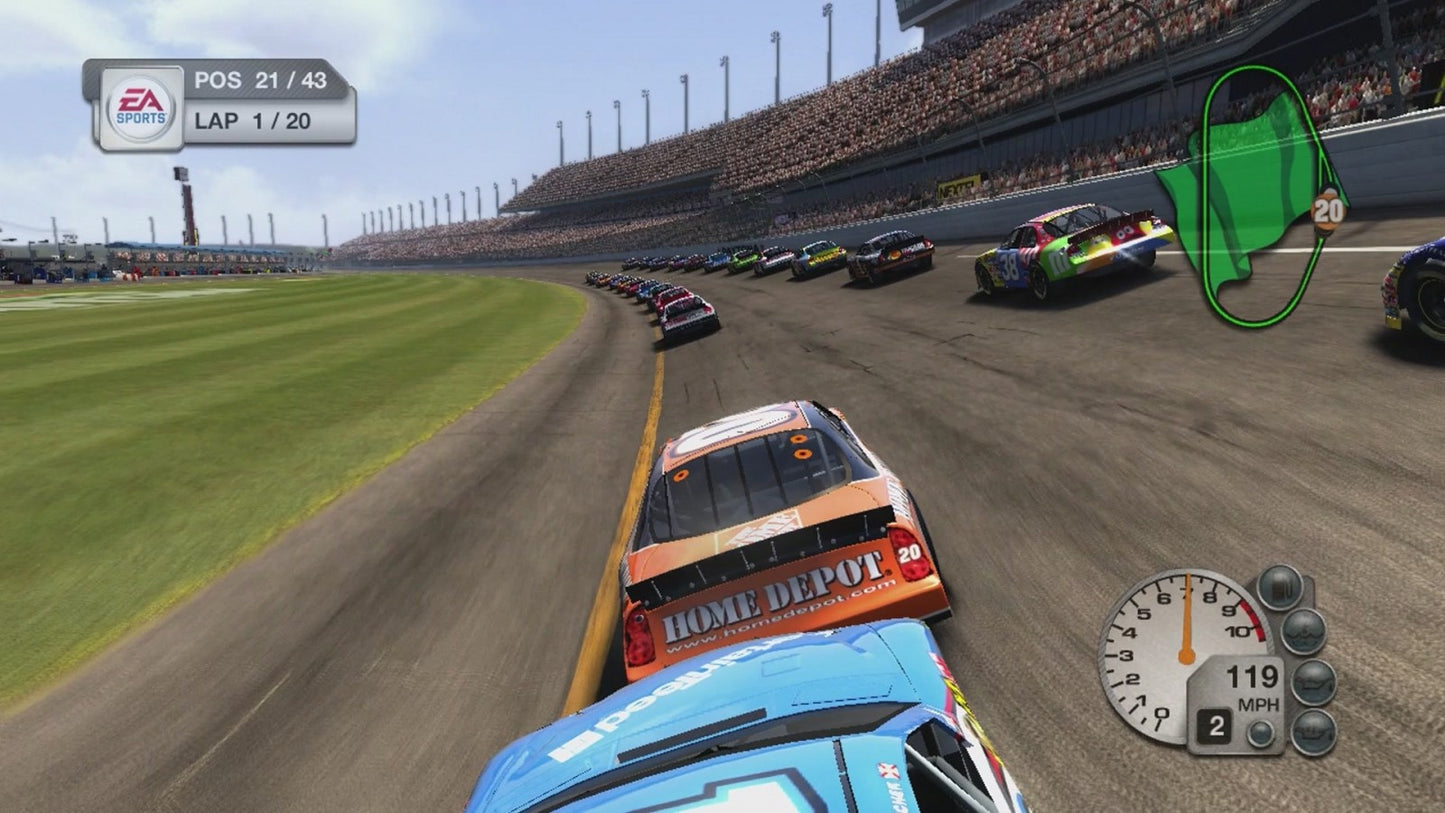The image size is (1445, 813).
Task: Click the engine warning indicator light
Action: [x=1312, y=731]
